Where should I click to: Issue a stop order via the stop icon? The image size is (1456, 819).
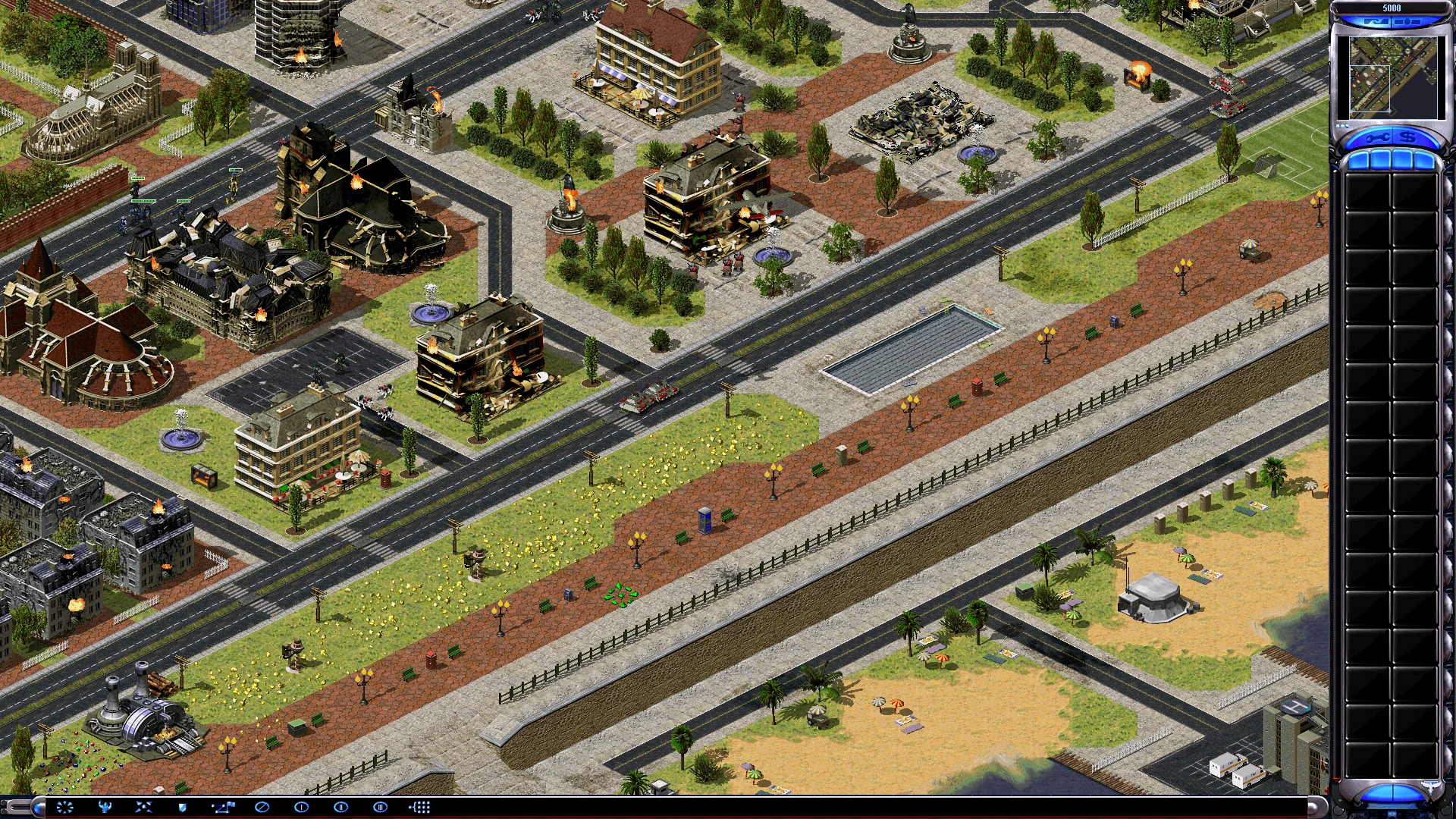261,807
